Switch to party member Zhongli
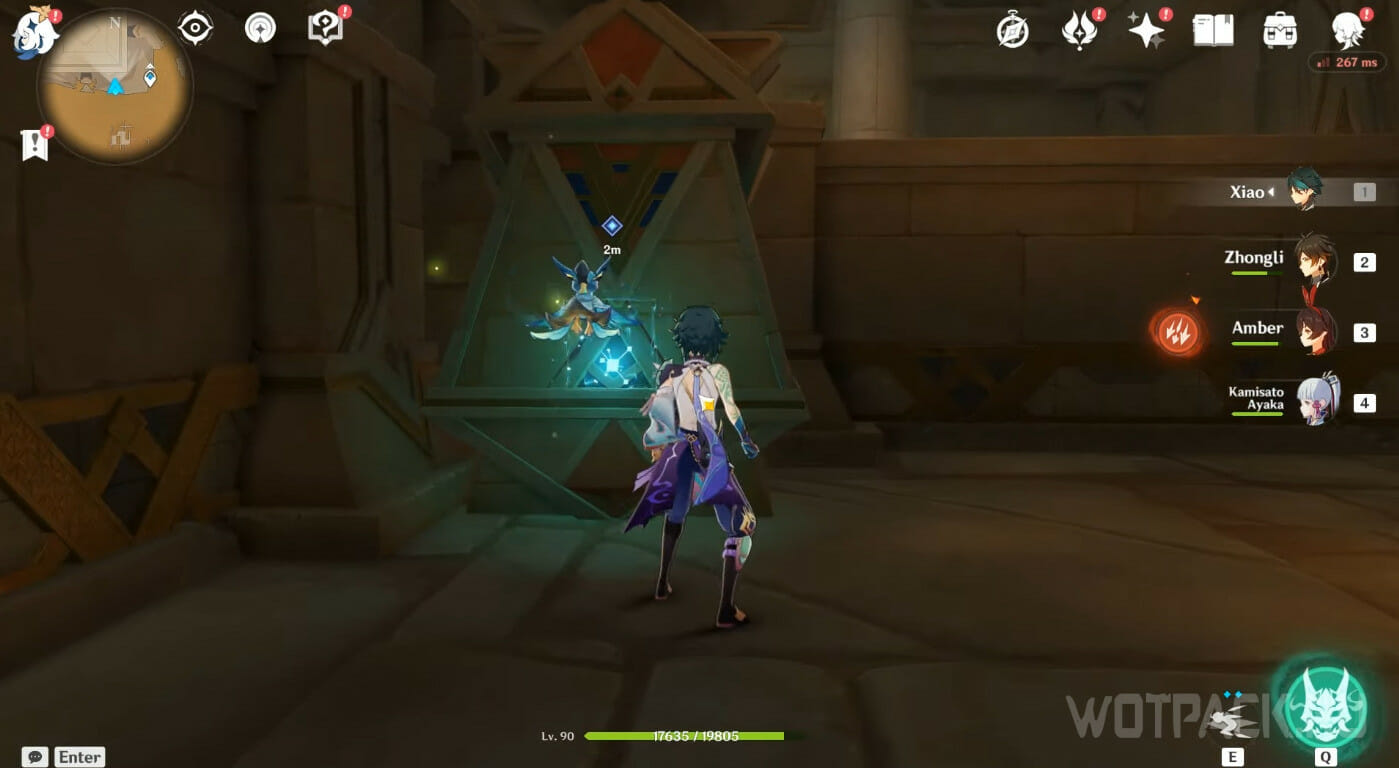The image size is (1399, 768). coord(1314,260)
